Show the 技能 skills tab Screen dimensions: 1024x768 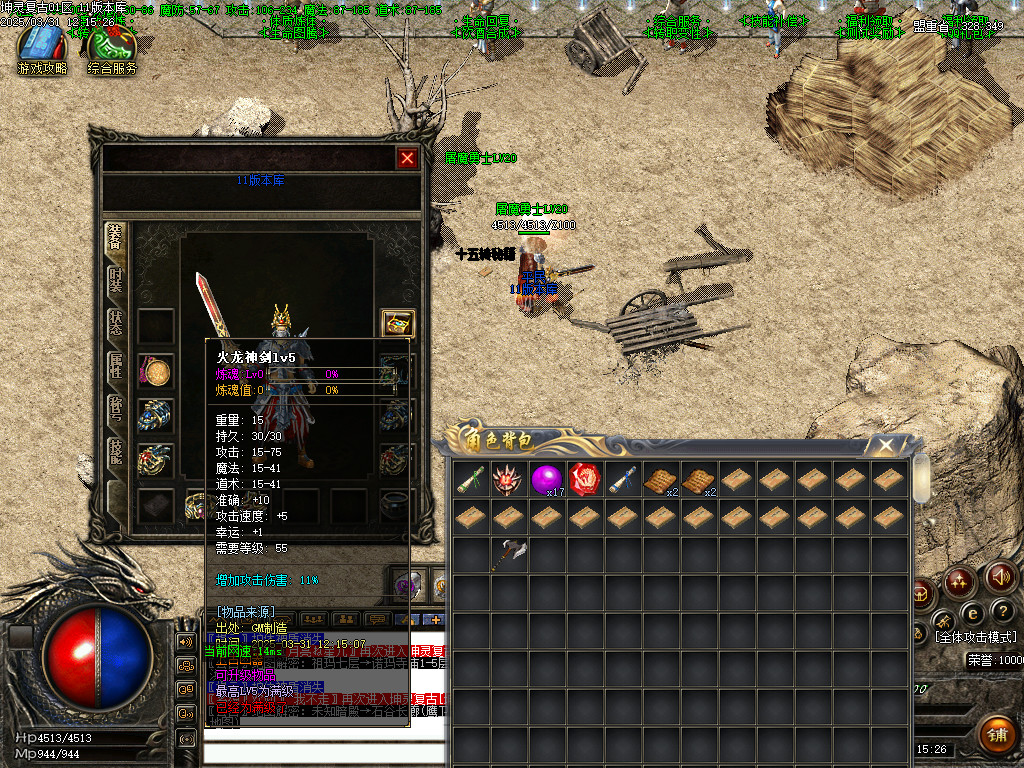click(x=116, y=453)
